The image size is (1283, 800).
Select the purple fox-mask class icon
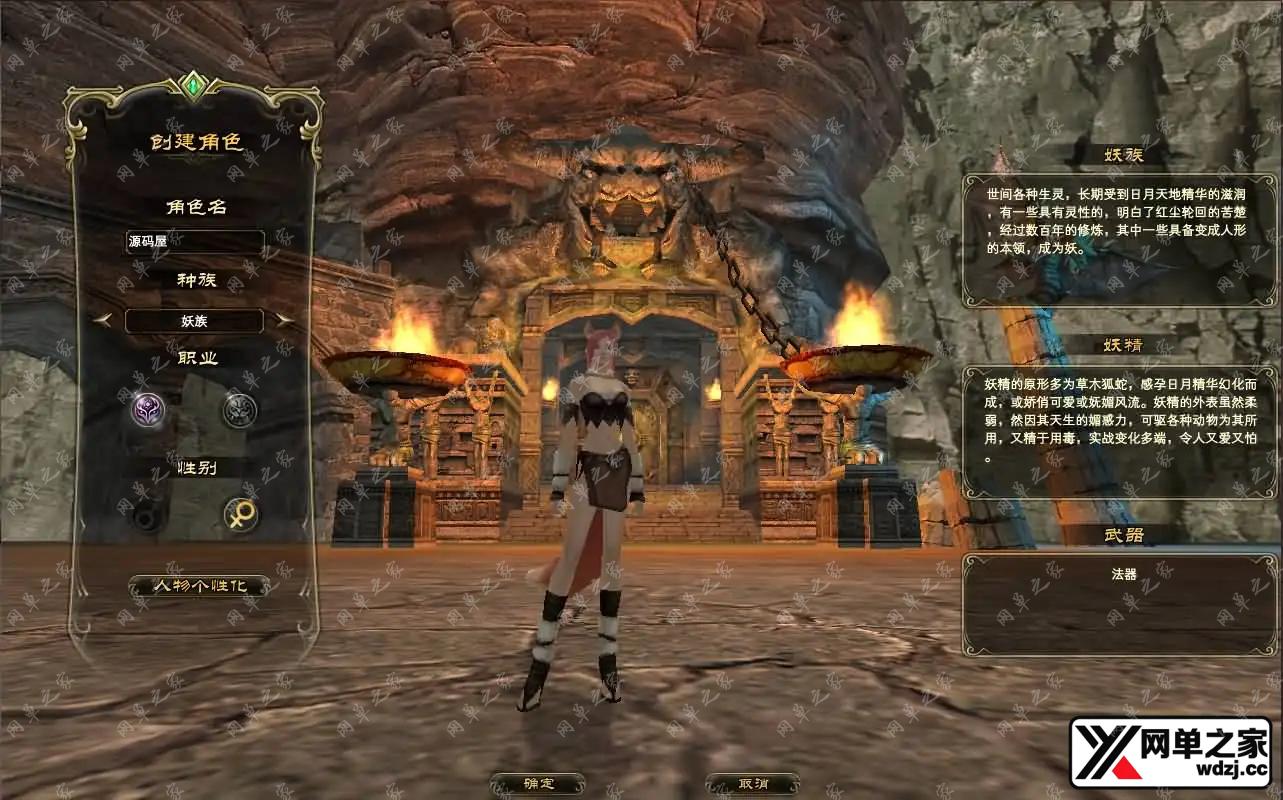148,410
